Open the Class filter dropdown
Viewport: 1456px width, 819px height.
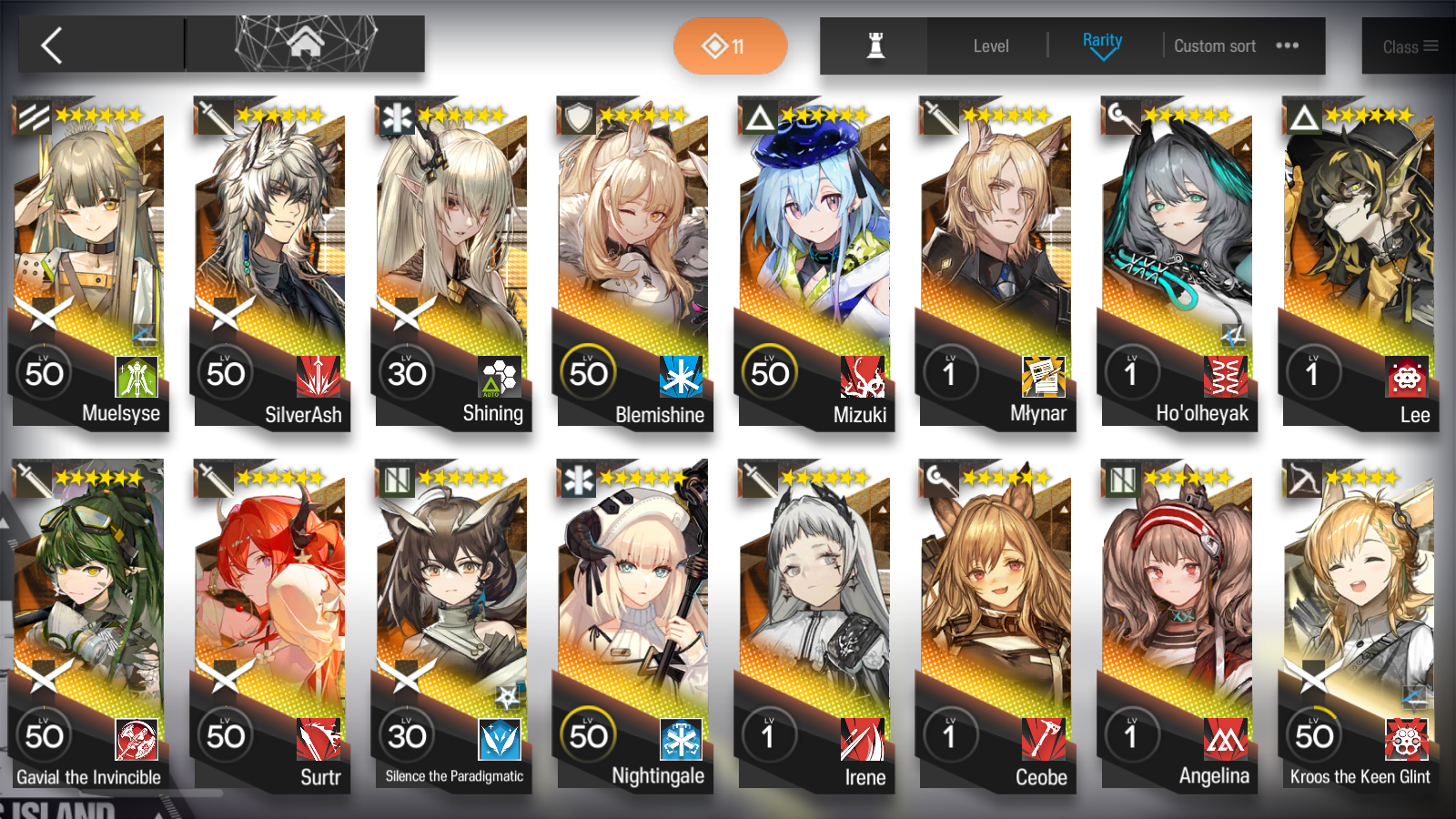pos(1405,45)
